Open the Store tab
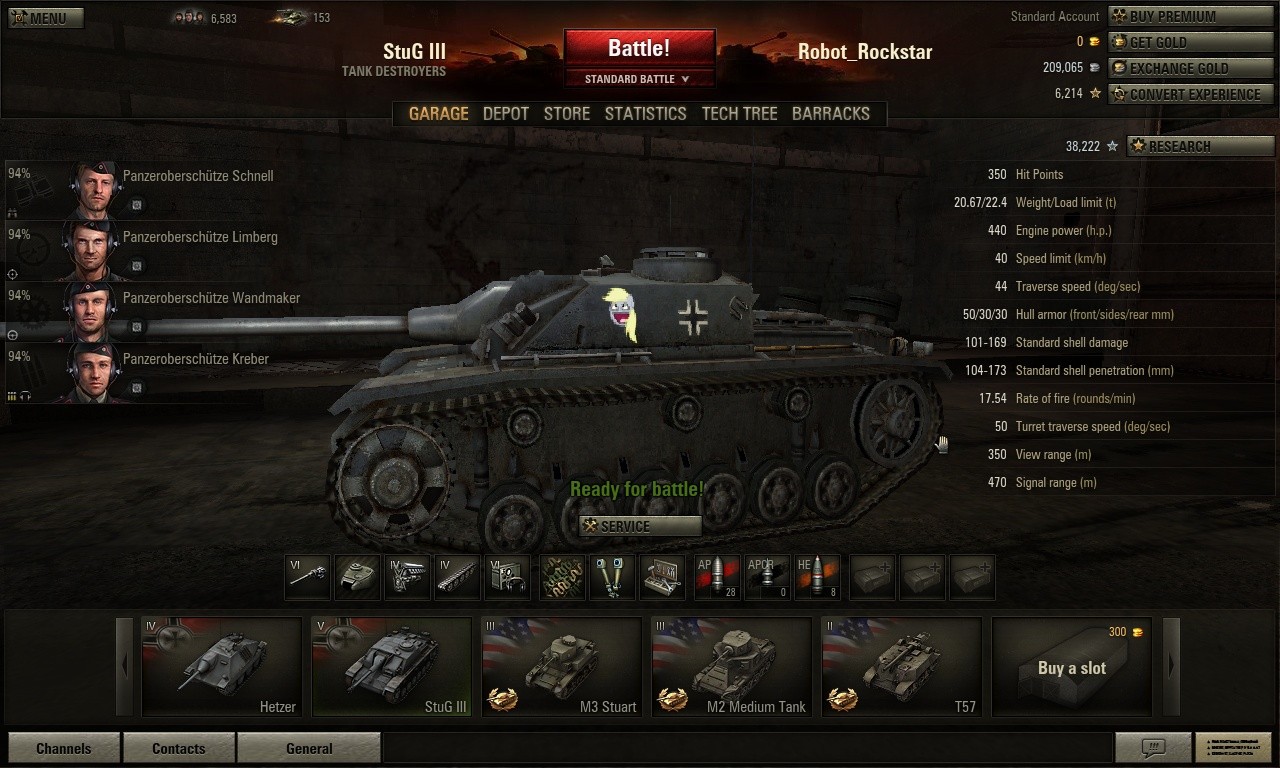Screen dimensions: 1280x768 (x=566, y=114)
